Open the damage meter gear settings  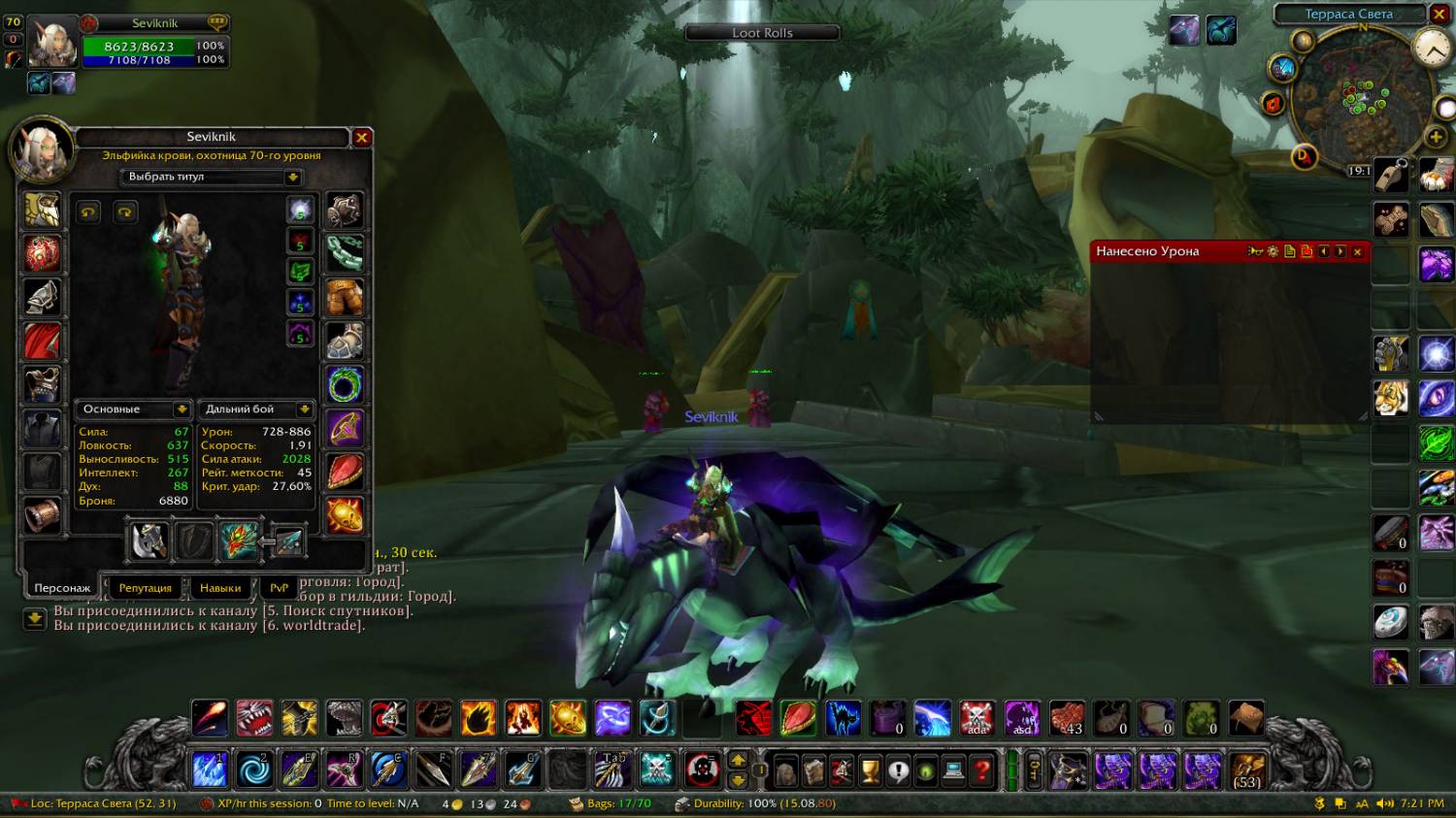pyautogui.click(x=1273, y=252)
